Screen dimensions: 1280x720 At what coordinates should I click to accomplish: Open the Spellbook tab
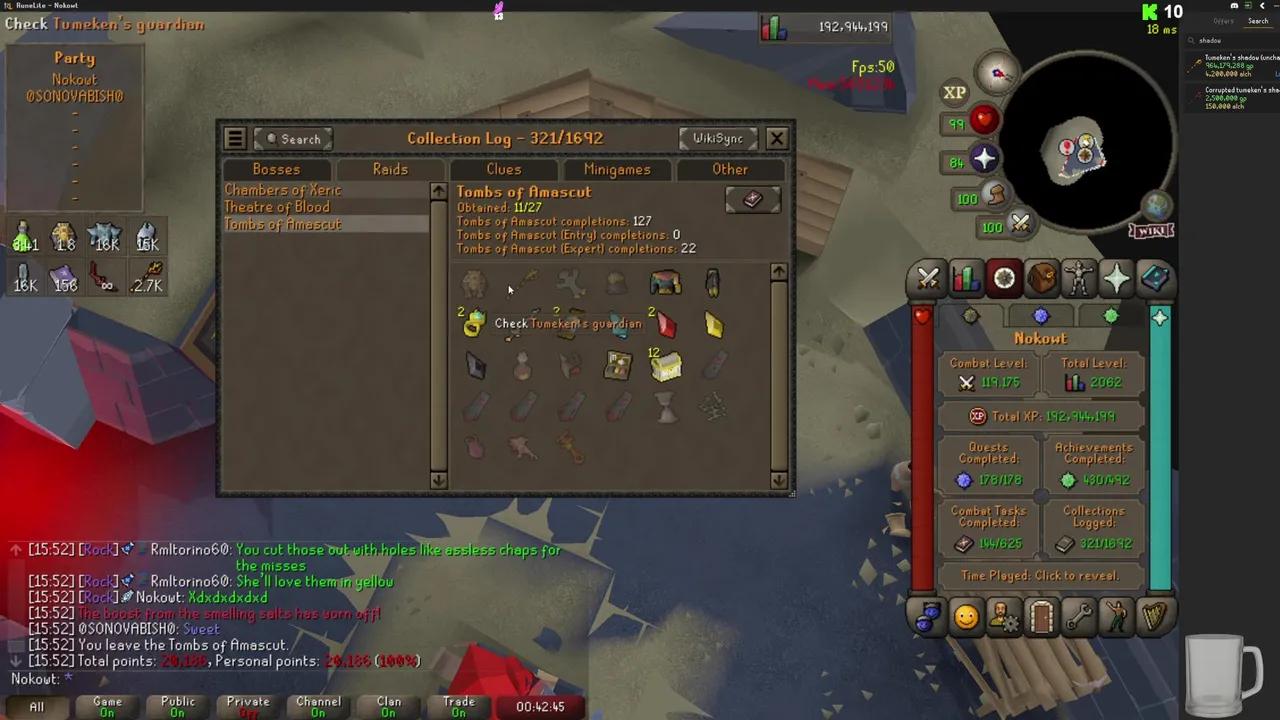coord(1155,278)
